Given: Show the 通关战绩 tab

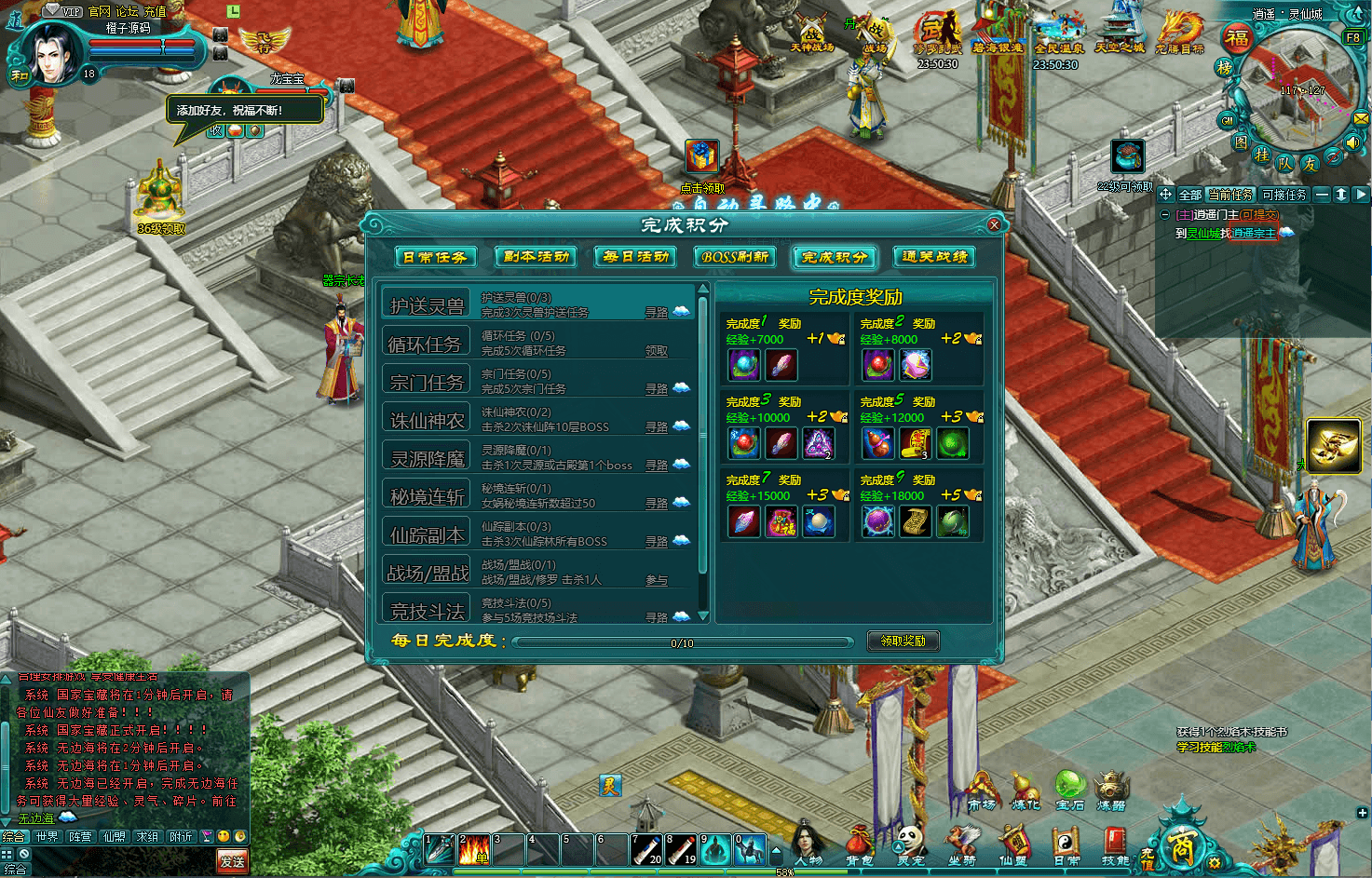Looking at the screenshot, I should coord(934,257).
